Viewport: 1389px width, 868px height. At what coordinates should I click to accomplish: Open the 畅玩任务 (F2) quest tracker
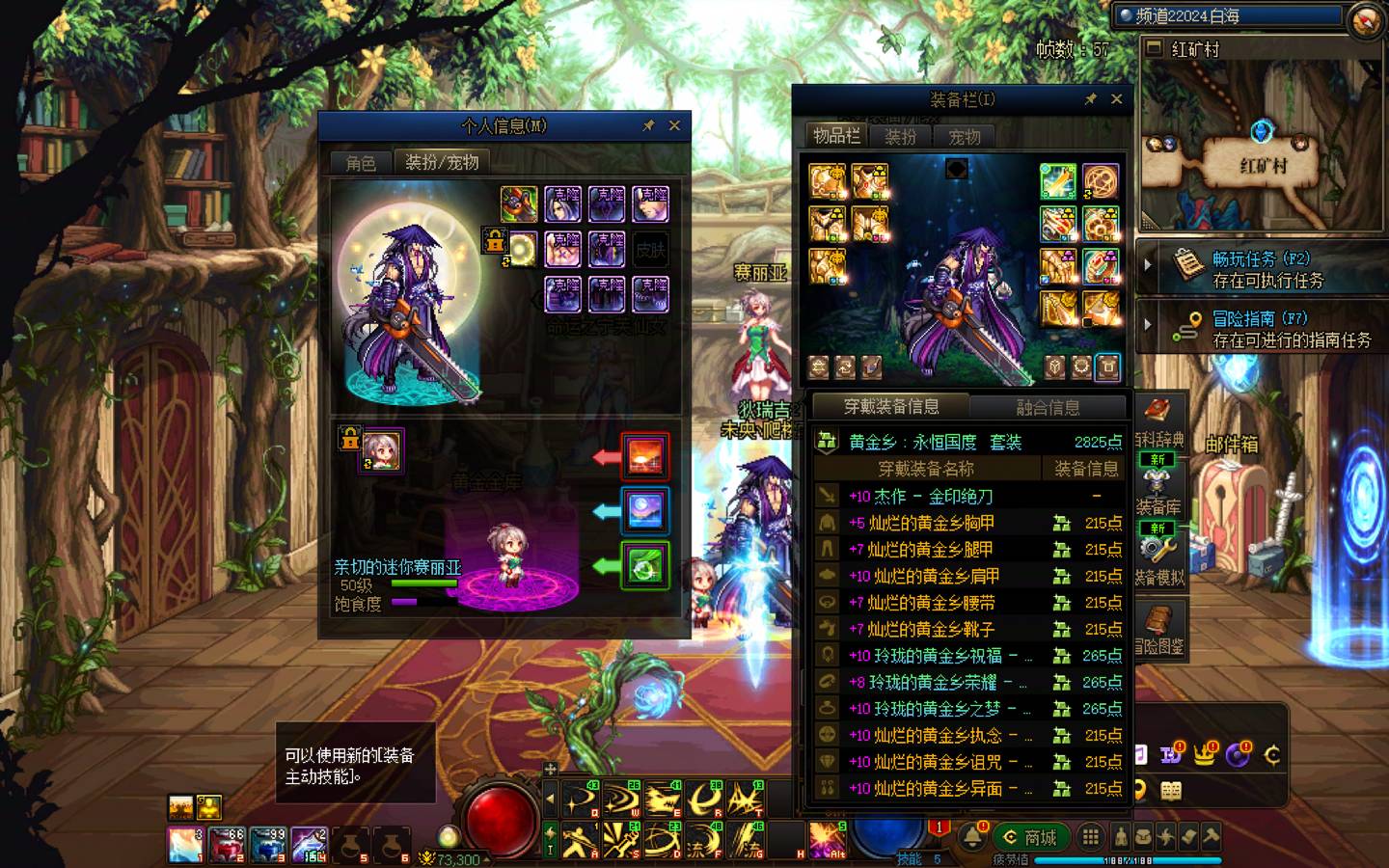click(1267, 269)
